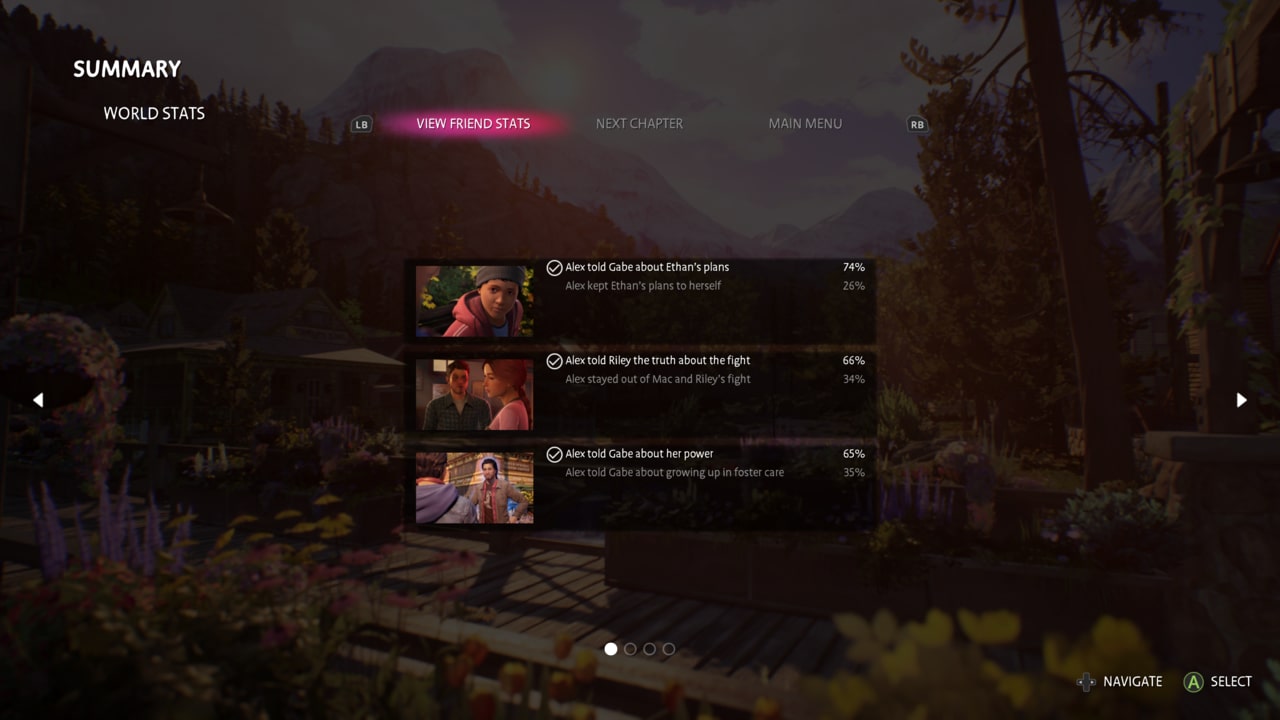Click the LB bumper icon

point(360,124)
